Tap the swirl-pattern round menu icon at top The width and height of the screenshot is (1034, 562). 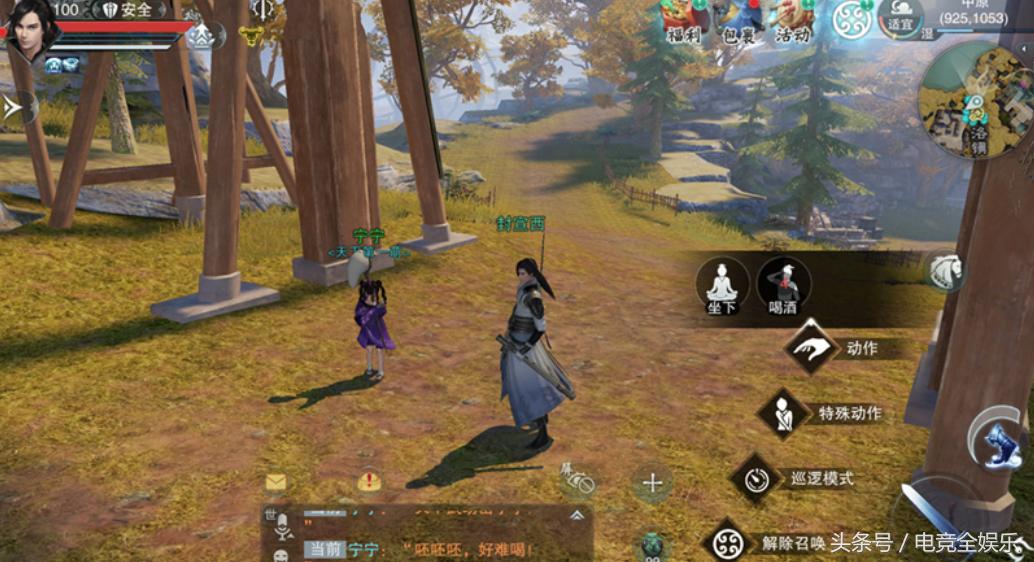(x=851, y=19)
